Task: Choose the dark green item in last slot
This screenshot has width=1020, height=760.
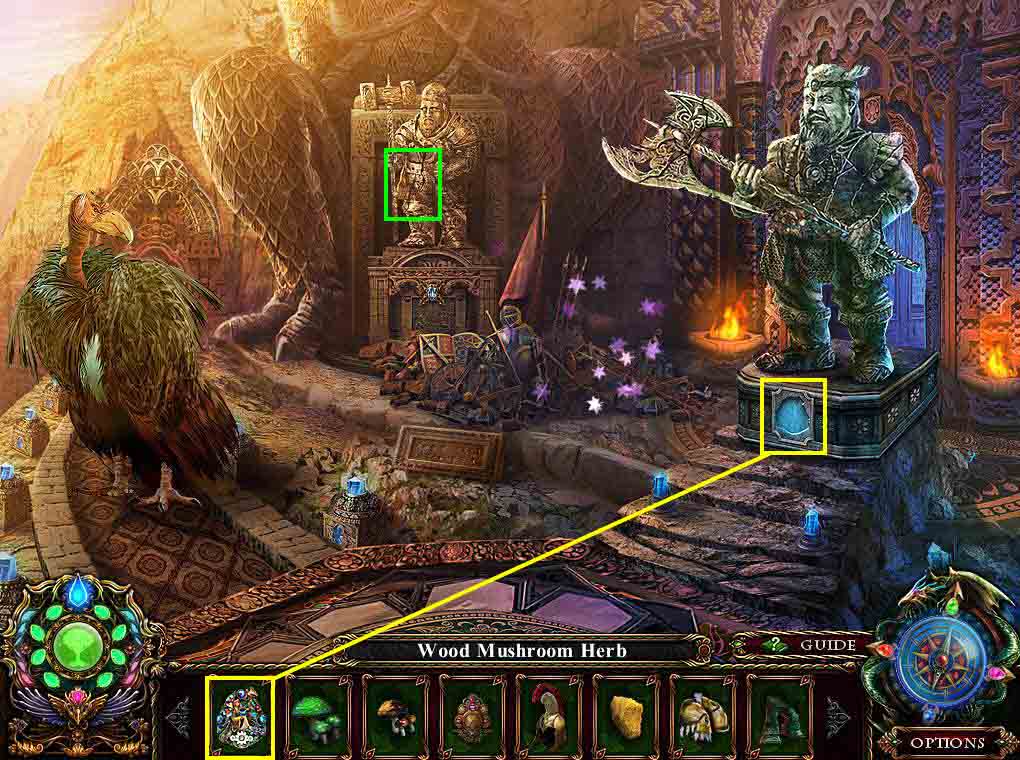Action: (779, 716)
